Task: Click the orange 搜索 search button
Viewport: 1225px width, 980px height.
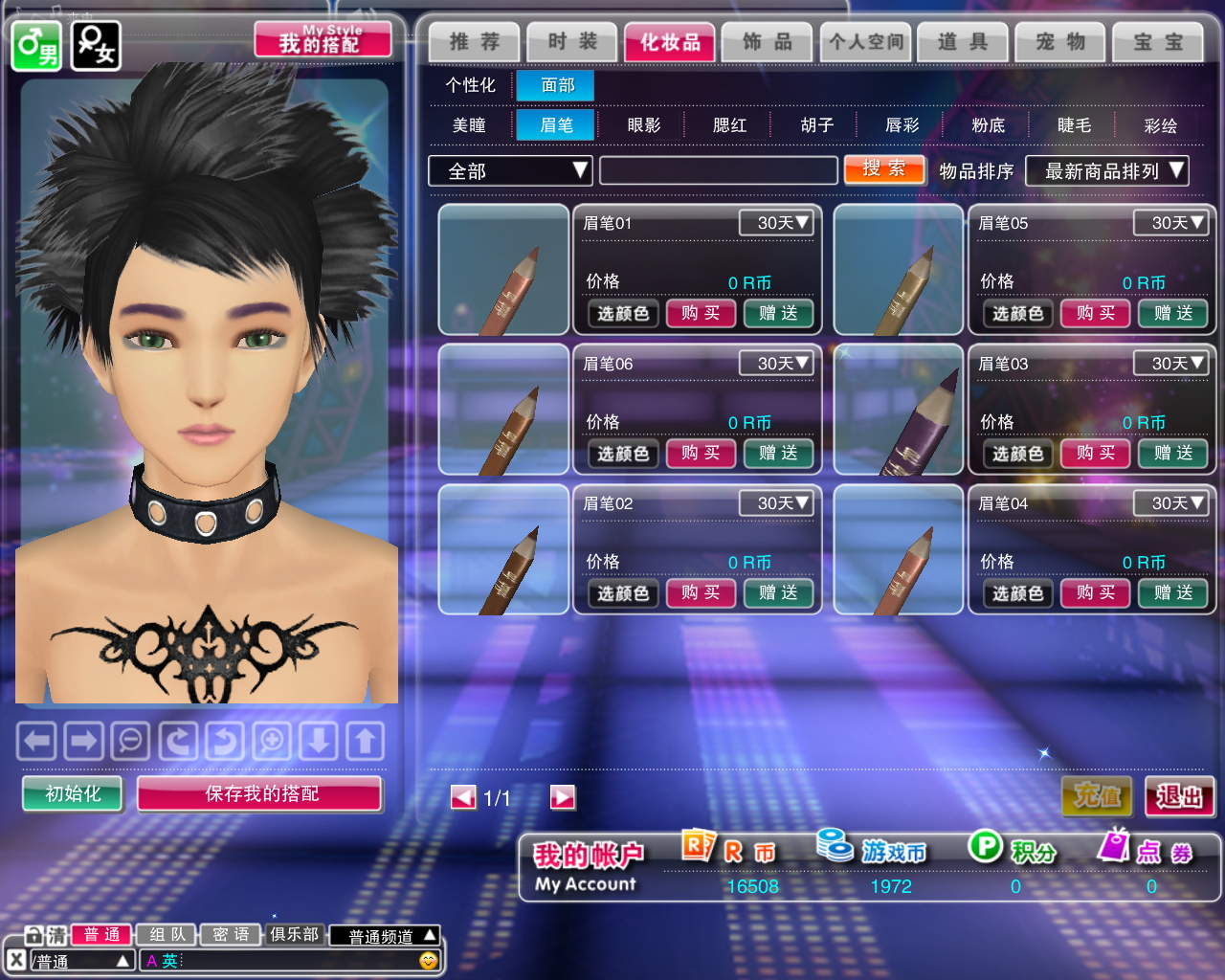Action: (x=884, y=169)
